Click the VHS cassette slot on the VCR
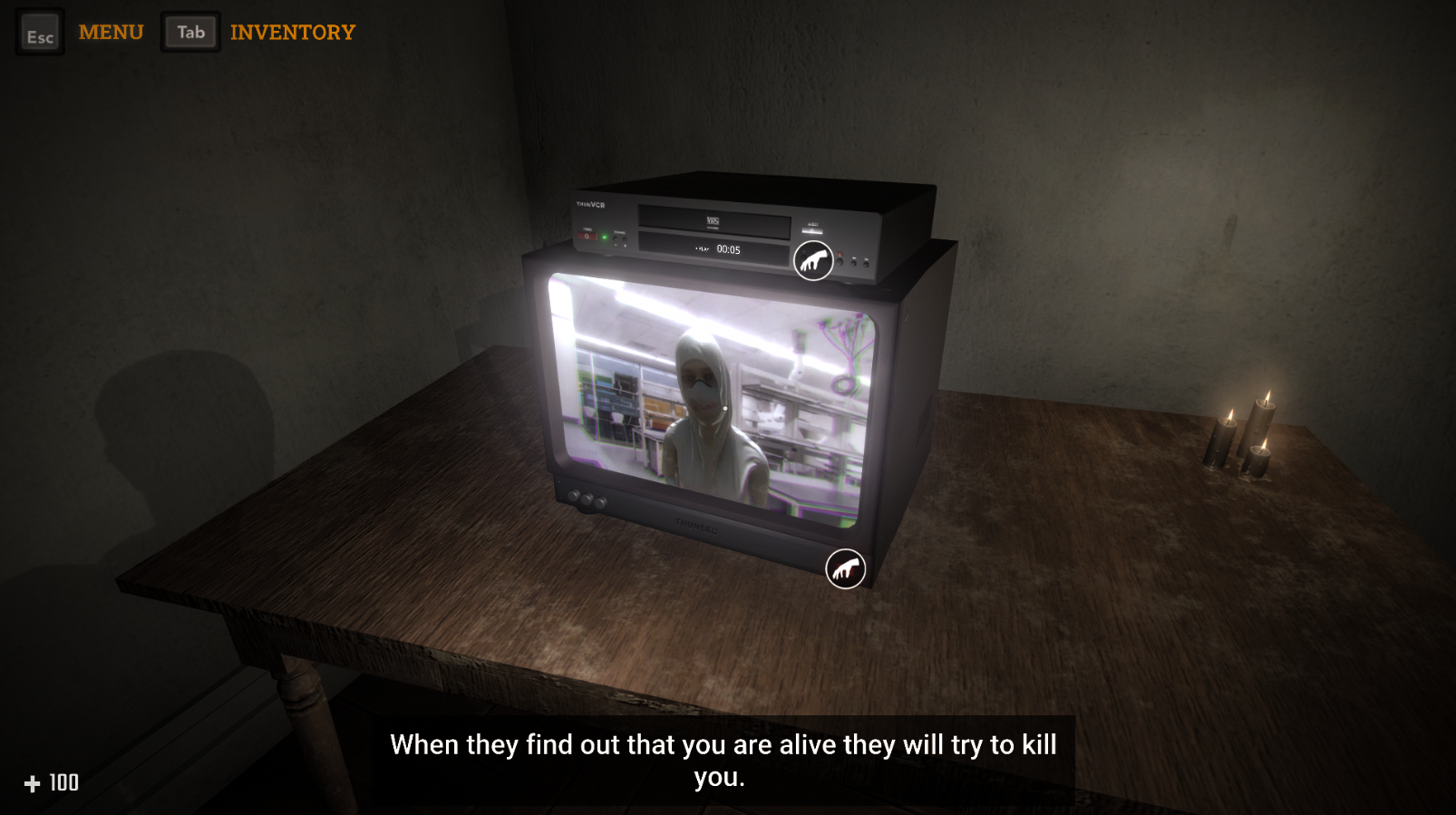This screenshot has width=1456, height=815. 712,220
